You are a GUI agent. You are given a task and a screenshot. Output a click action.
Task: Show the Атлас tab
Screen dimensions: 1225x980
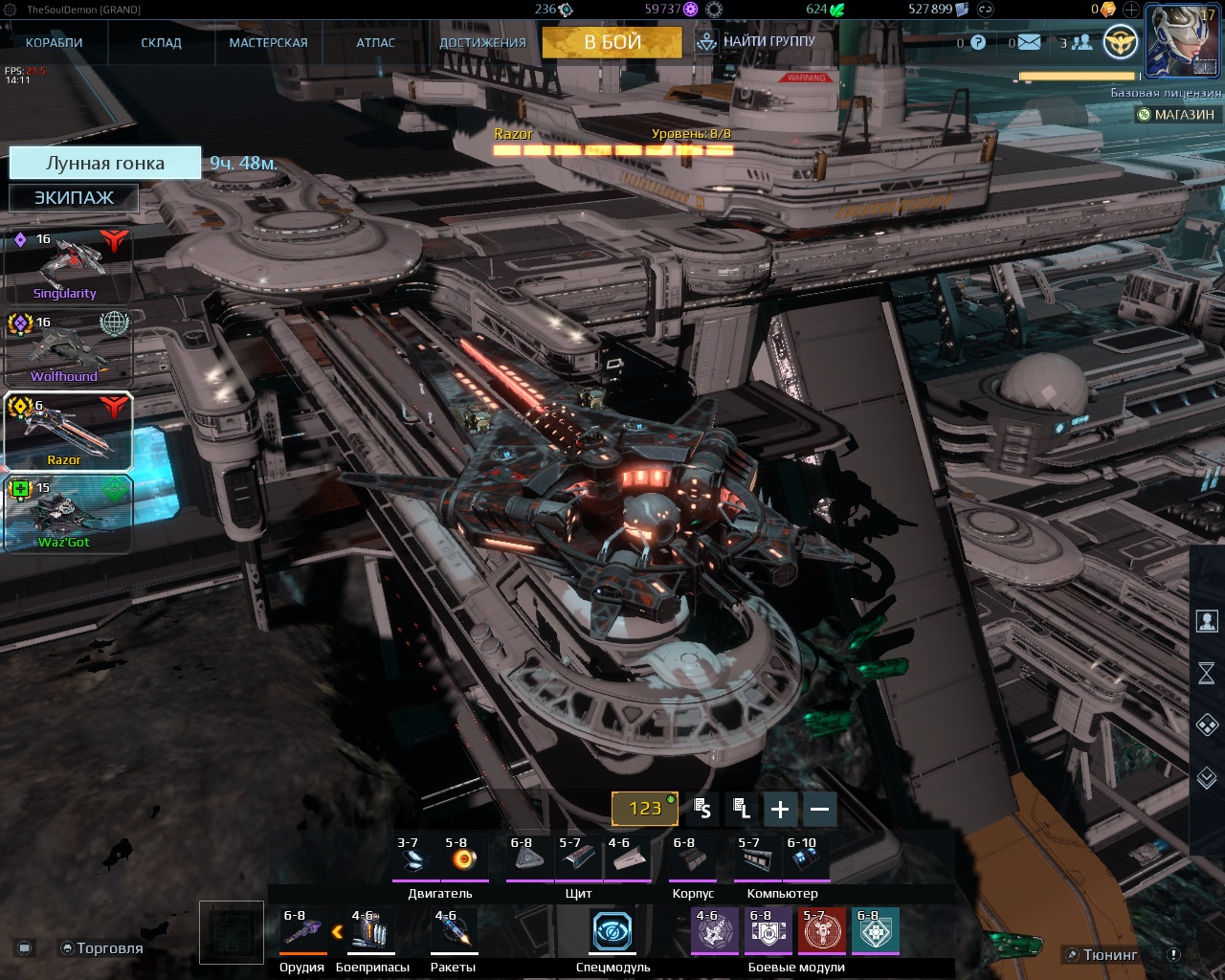pyautogui.click(x=375, y=42)
